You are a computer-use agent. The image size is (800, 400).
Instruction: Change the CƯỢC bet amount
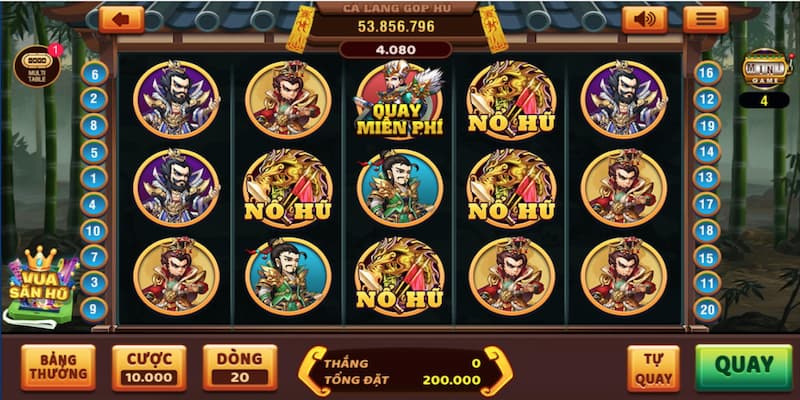tap(149, 367)
